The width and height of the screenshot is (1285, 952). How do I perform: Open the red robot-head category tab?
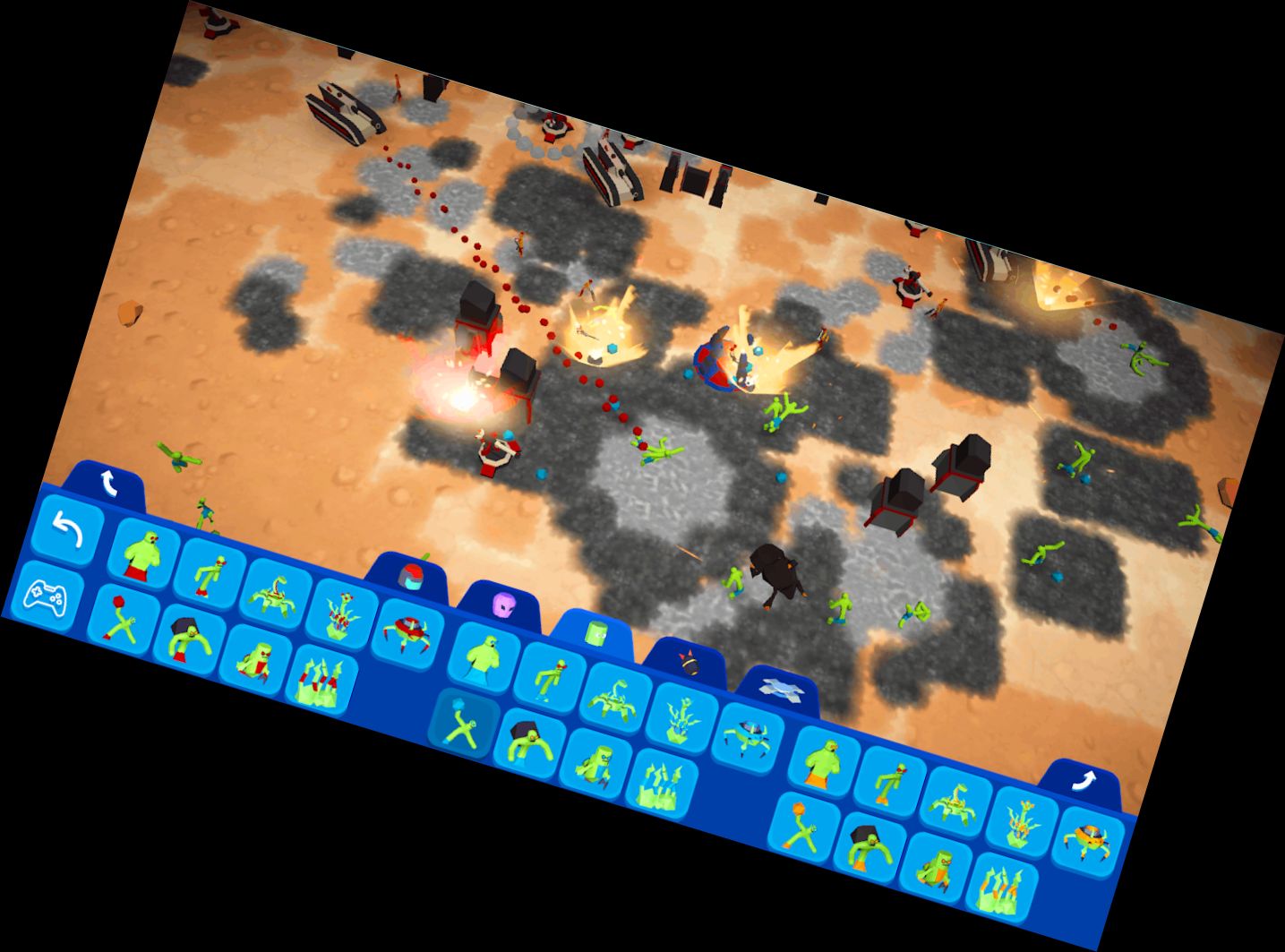pyautogui.click(x=412, y=576)
